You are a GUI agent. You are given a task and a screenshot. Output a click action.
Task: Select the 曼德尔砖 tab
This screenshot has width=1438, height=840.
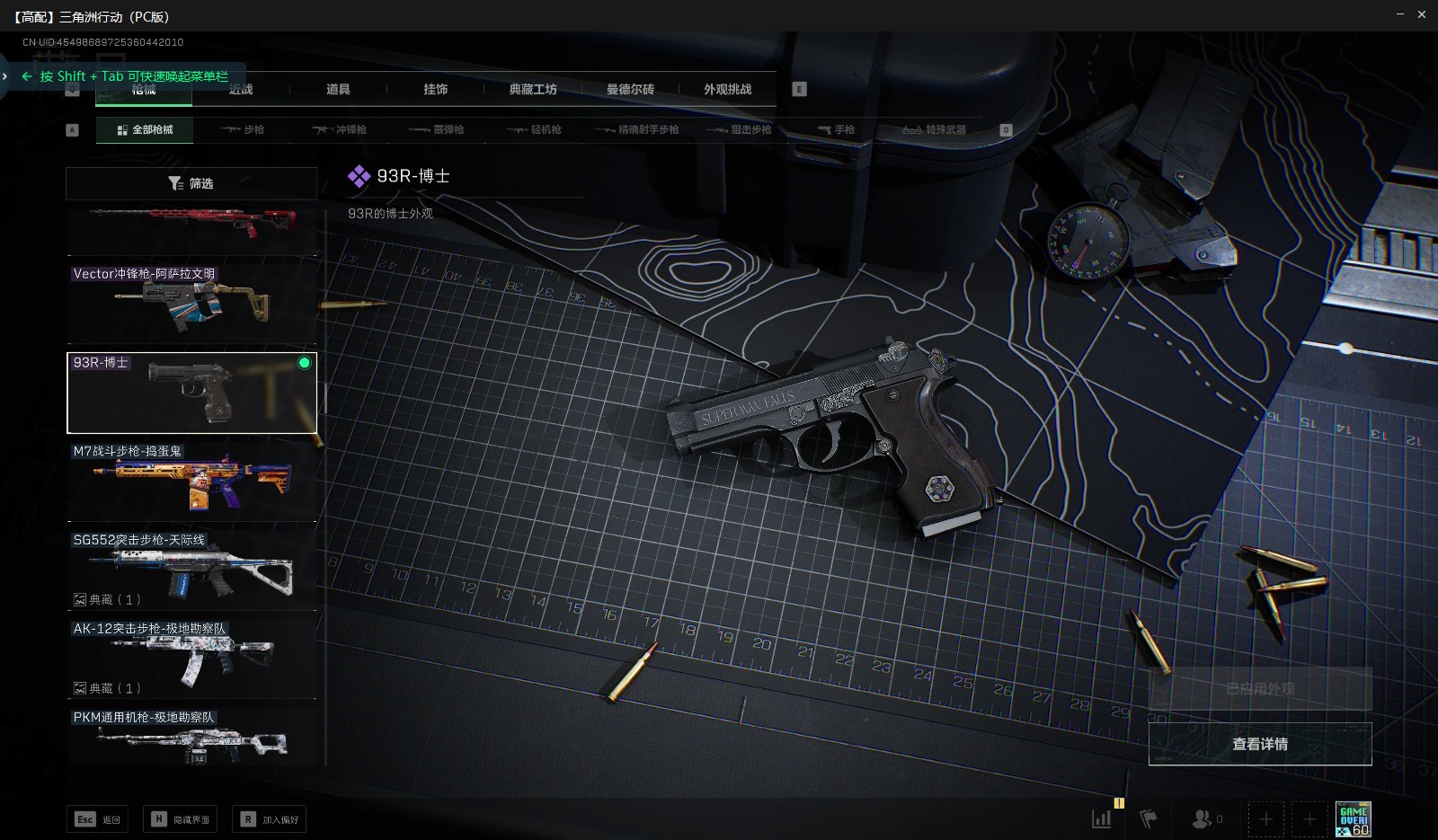pos(630,89)
